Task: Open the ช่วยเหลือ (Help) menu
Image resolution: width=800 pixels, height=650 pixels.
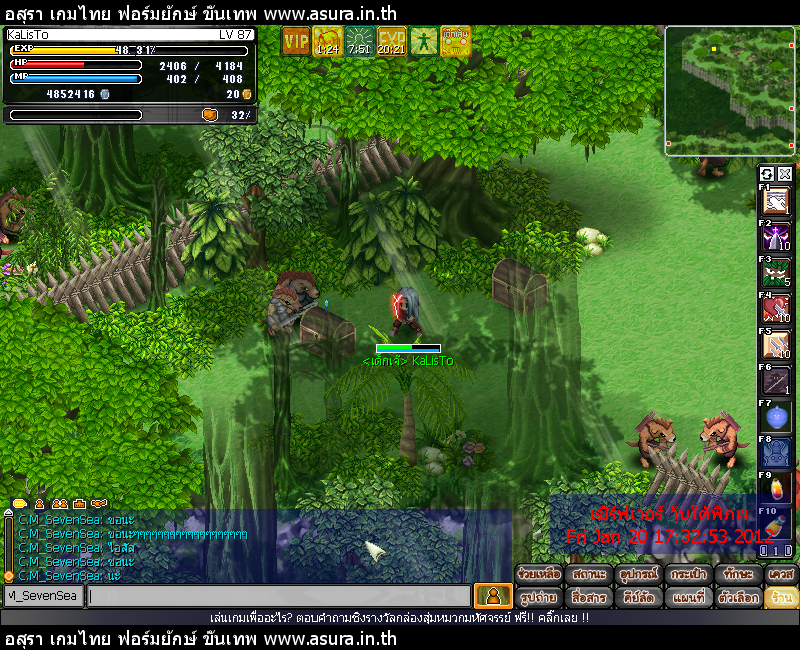Action: (x=539, y=575)
